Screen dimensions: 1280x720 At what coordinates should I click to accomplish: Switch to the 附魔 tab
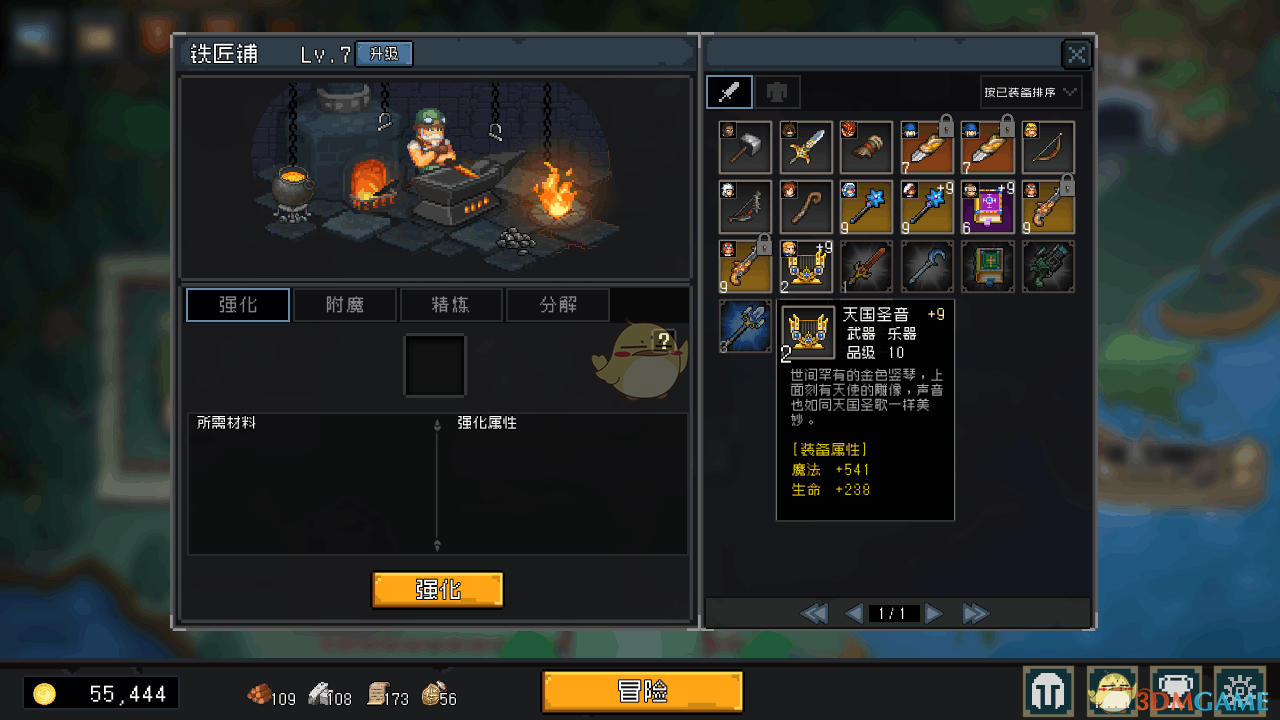tap(345, 304)
